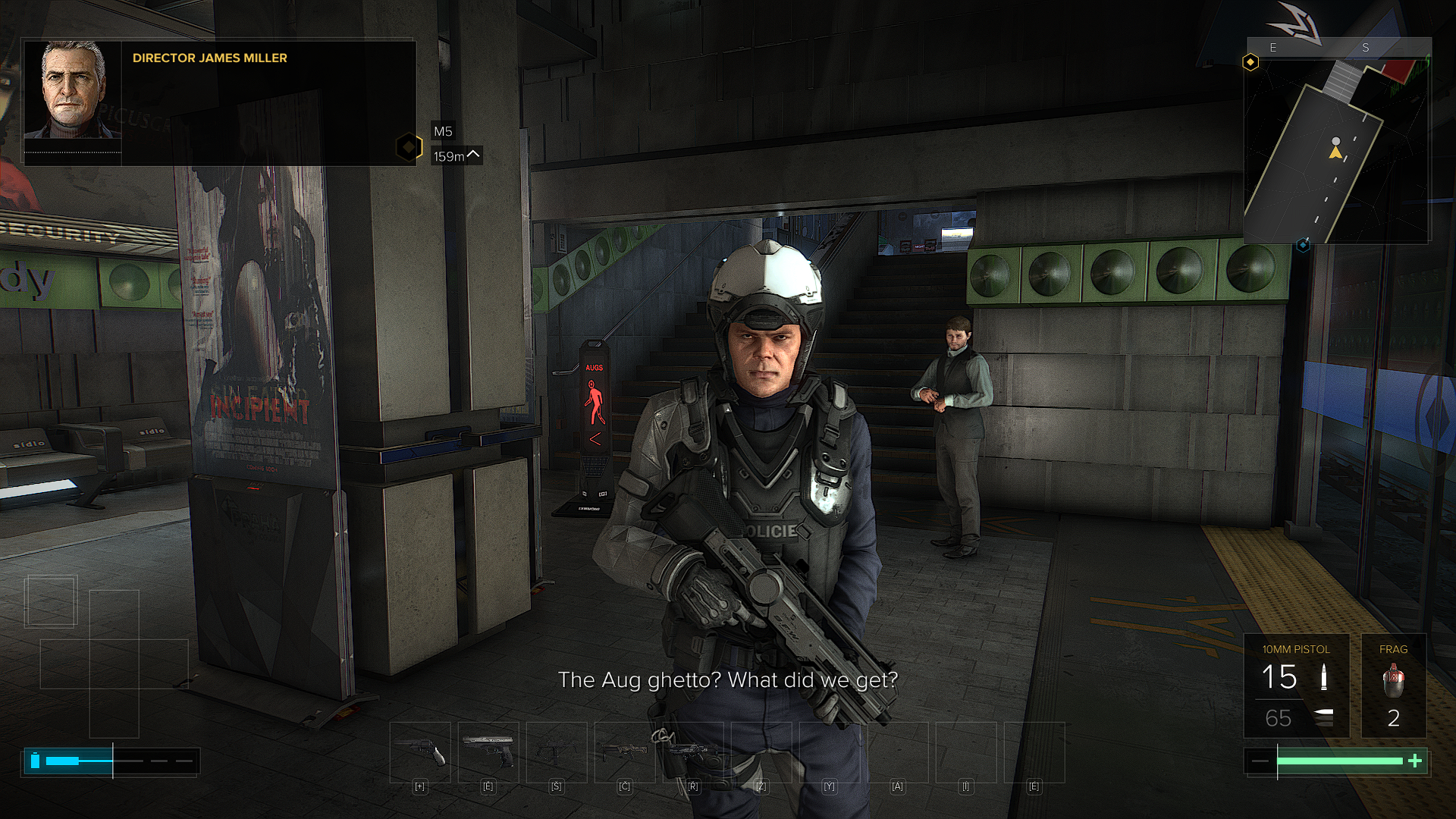Select the Frag grenade panel
The height and width of the screenshot is (819, 1456).
1393,686
